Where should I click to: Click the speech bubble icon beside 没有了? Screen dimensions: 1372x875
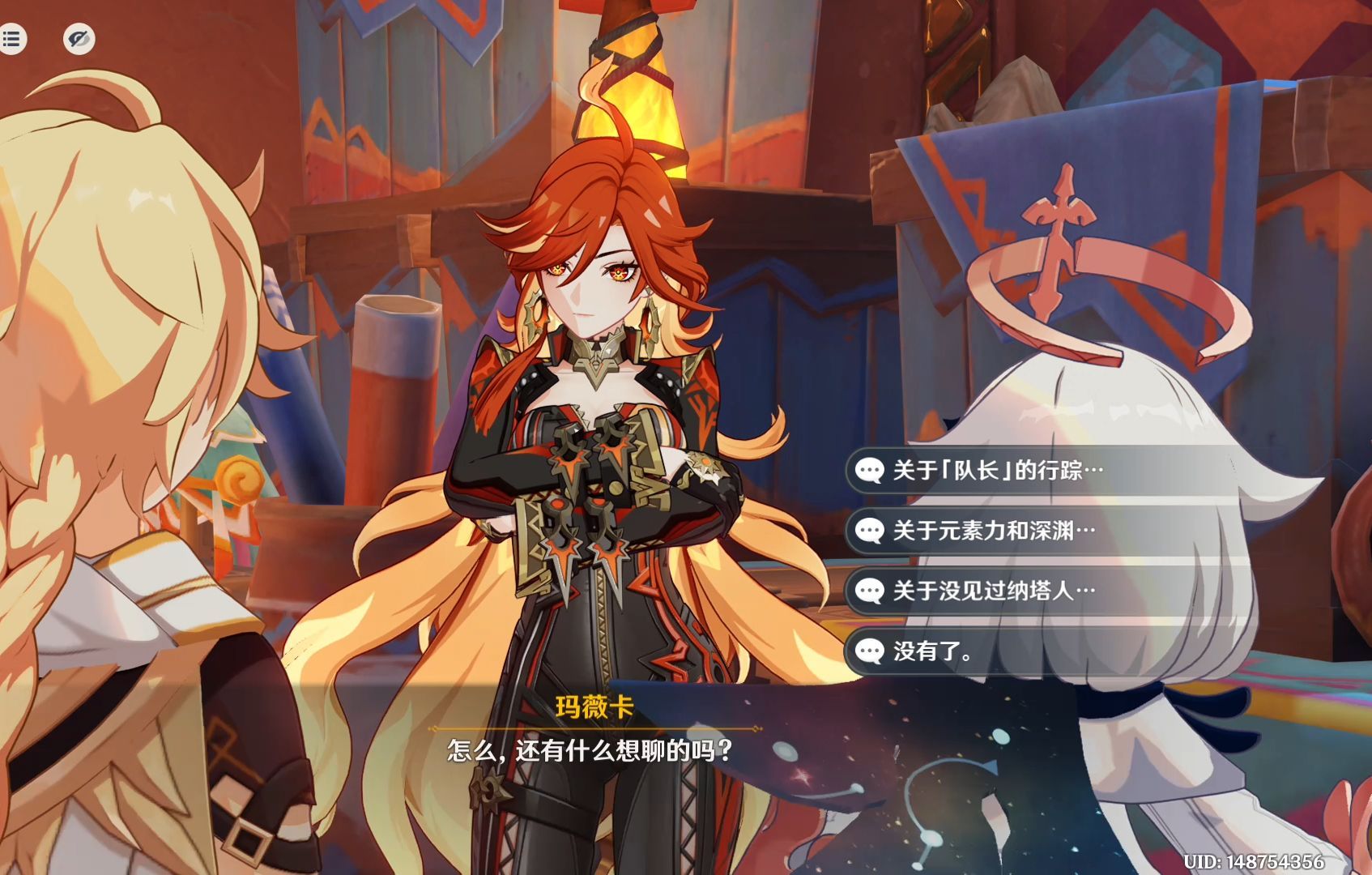[x=871, y=650]
